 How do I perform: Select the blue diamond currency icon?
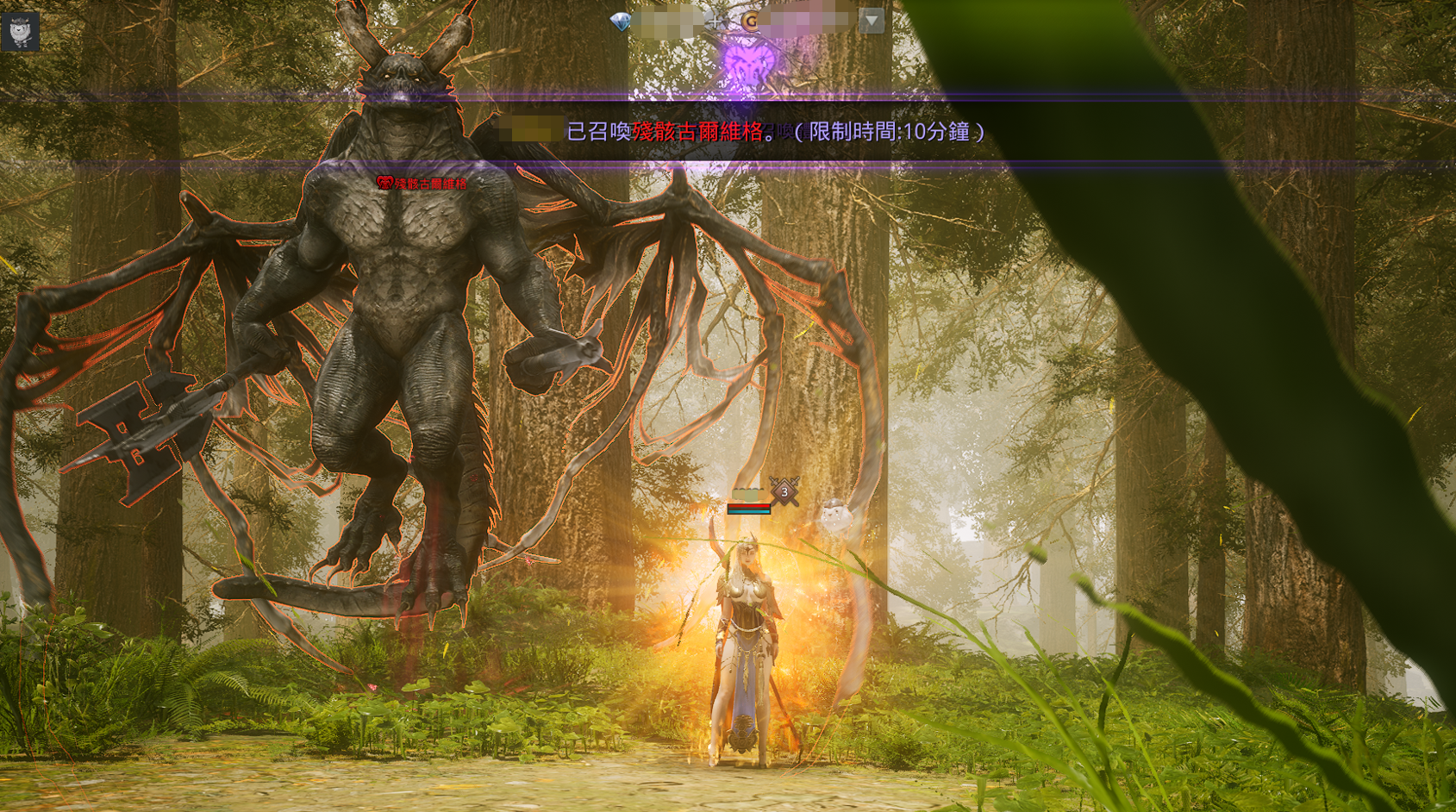[x=620, y=22]
